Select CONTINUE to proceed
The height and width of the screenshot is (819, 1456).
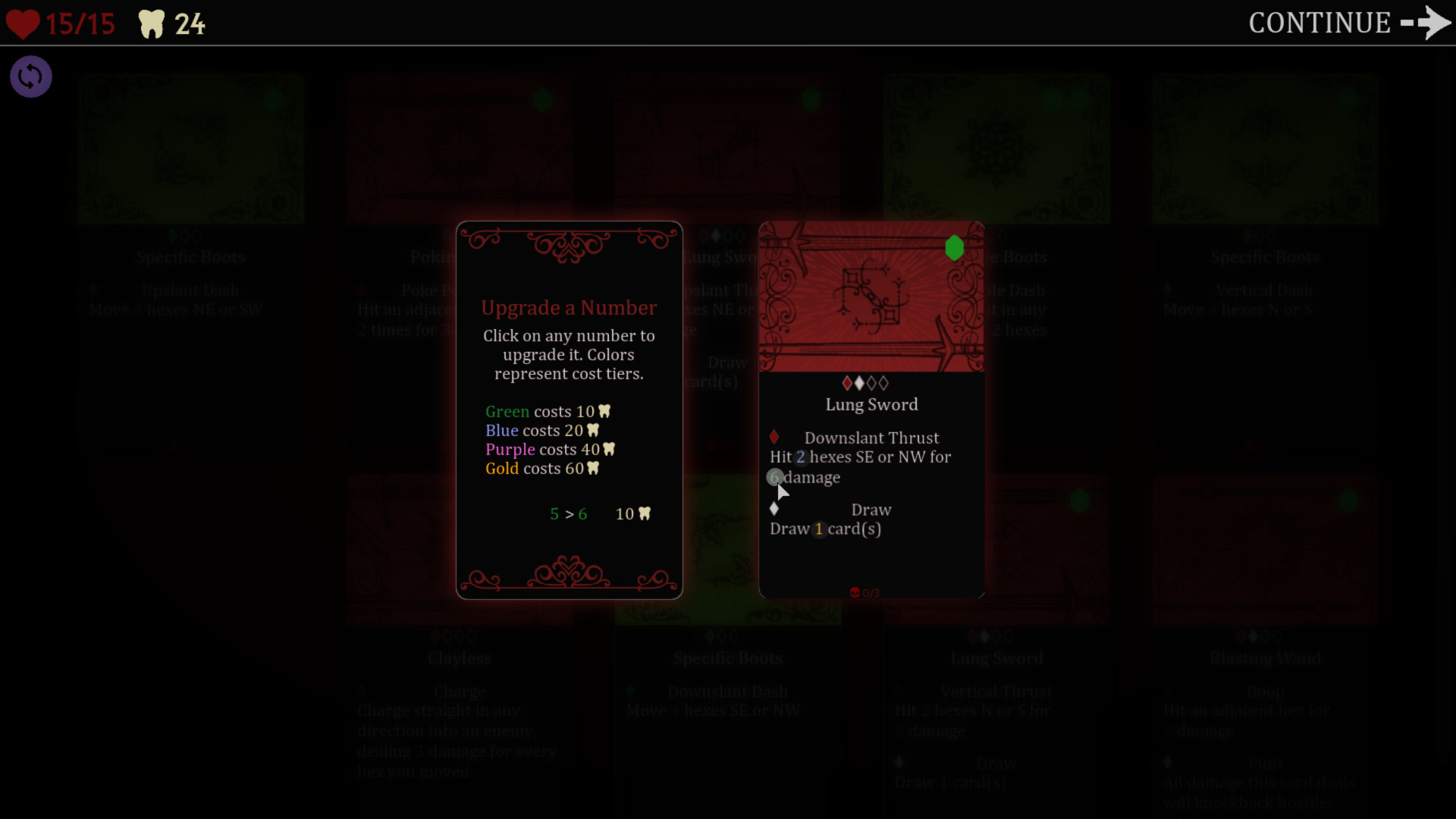1319,24
